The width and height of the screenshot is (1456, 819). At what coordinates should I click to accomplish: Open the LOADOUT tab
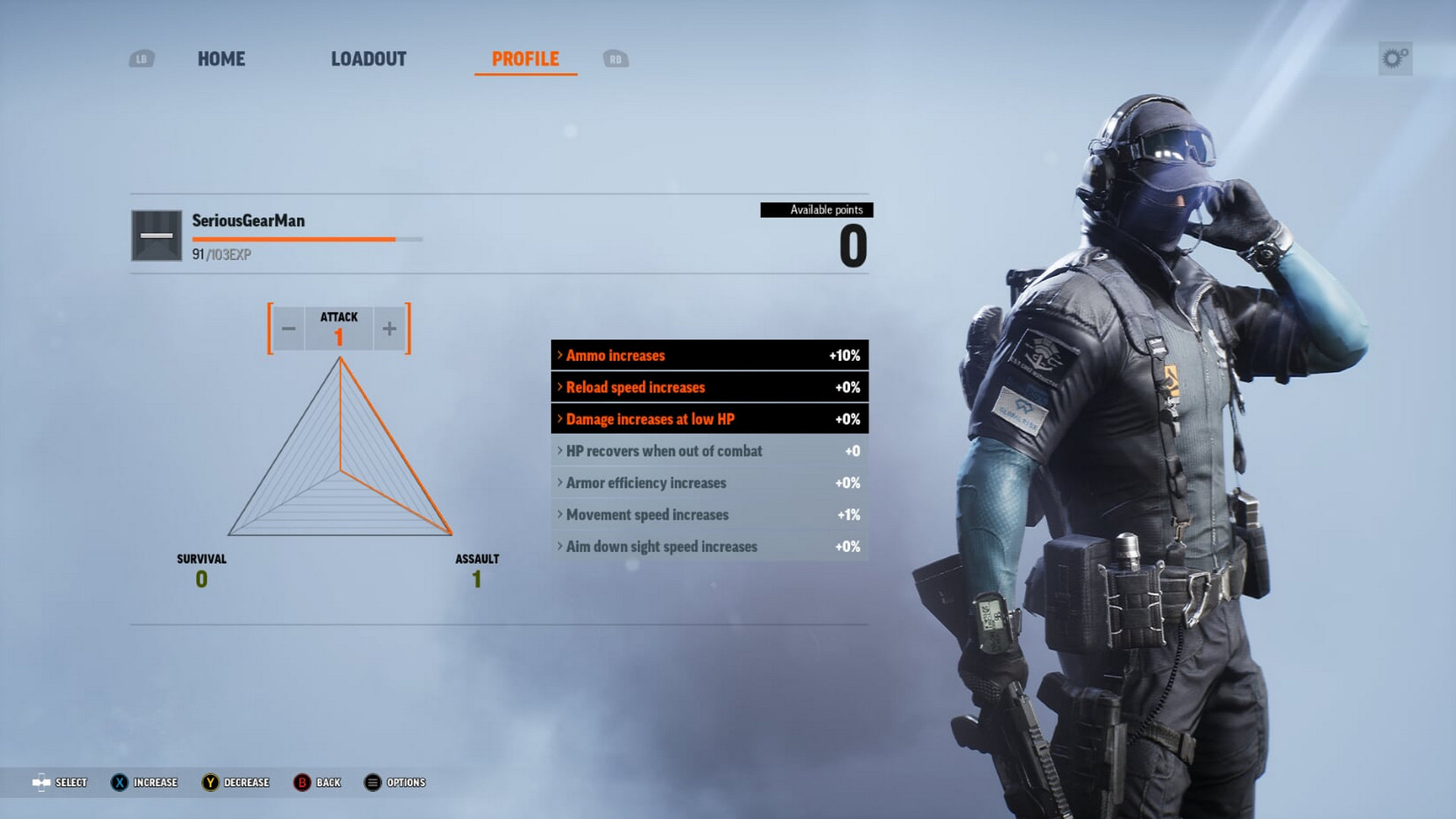(369, 59)
